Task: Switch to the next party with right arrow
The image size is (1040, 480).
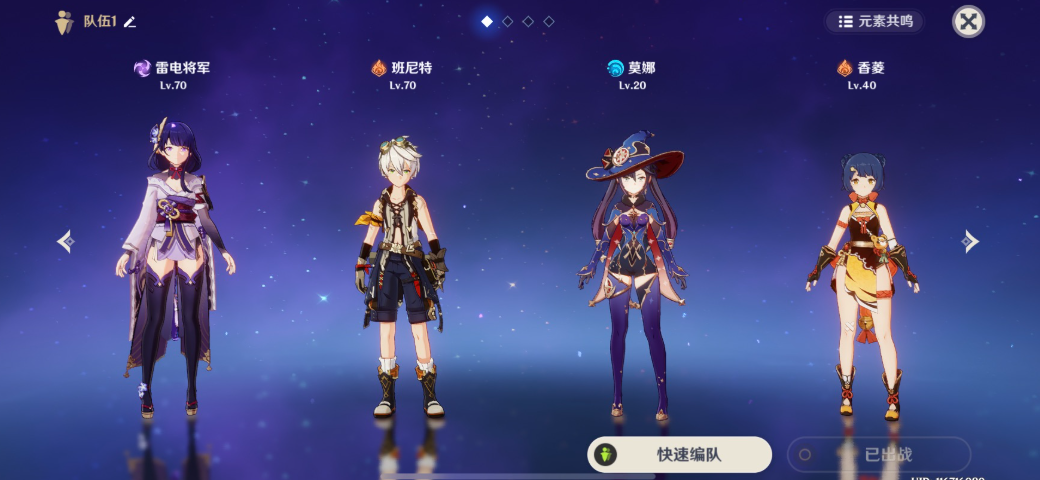Action: click(x=969, y=241)
